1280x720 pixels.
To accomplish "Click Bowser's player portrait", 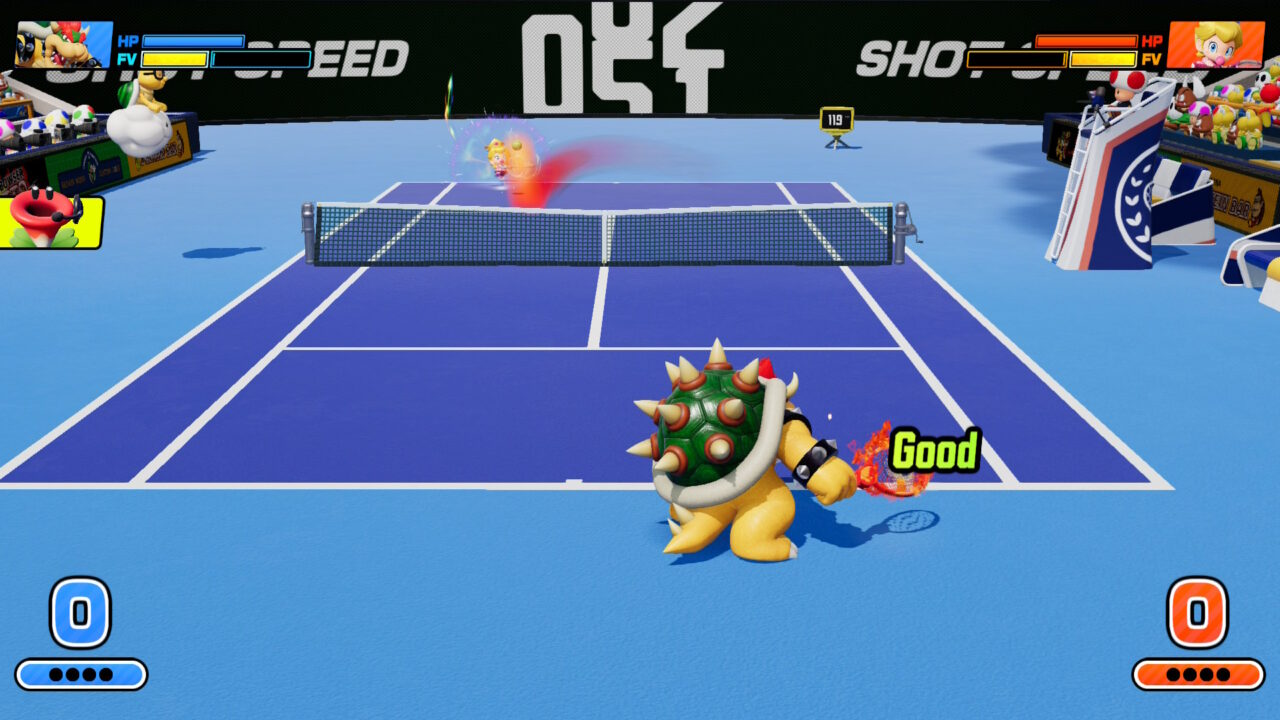I will point(63,45).
